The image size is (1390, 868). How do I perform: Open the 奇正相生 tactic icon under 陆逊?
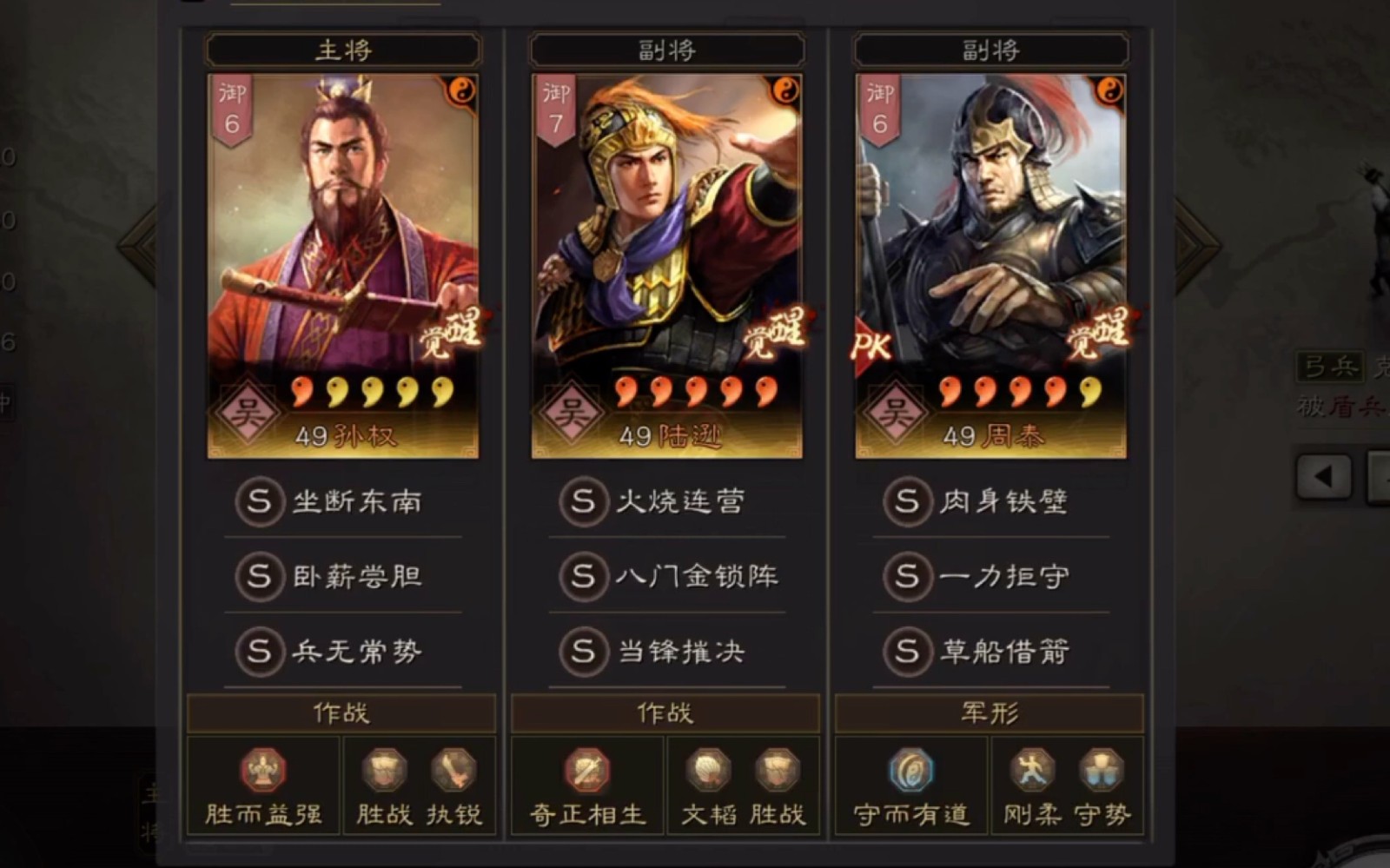(x=586, y=770)
